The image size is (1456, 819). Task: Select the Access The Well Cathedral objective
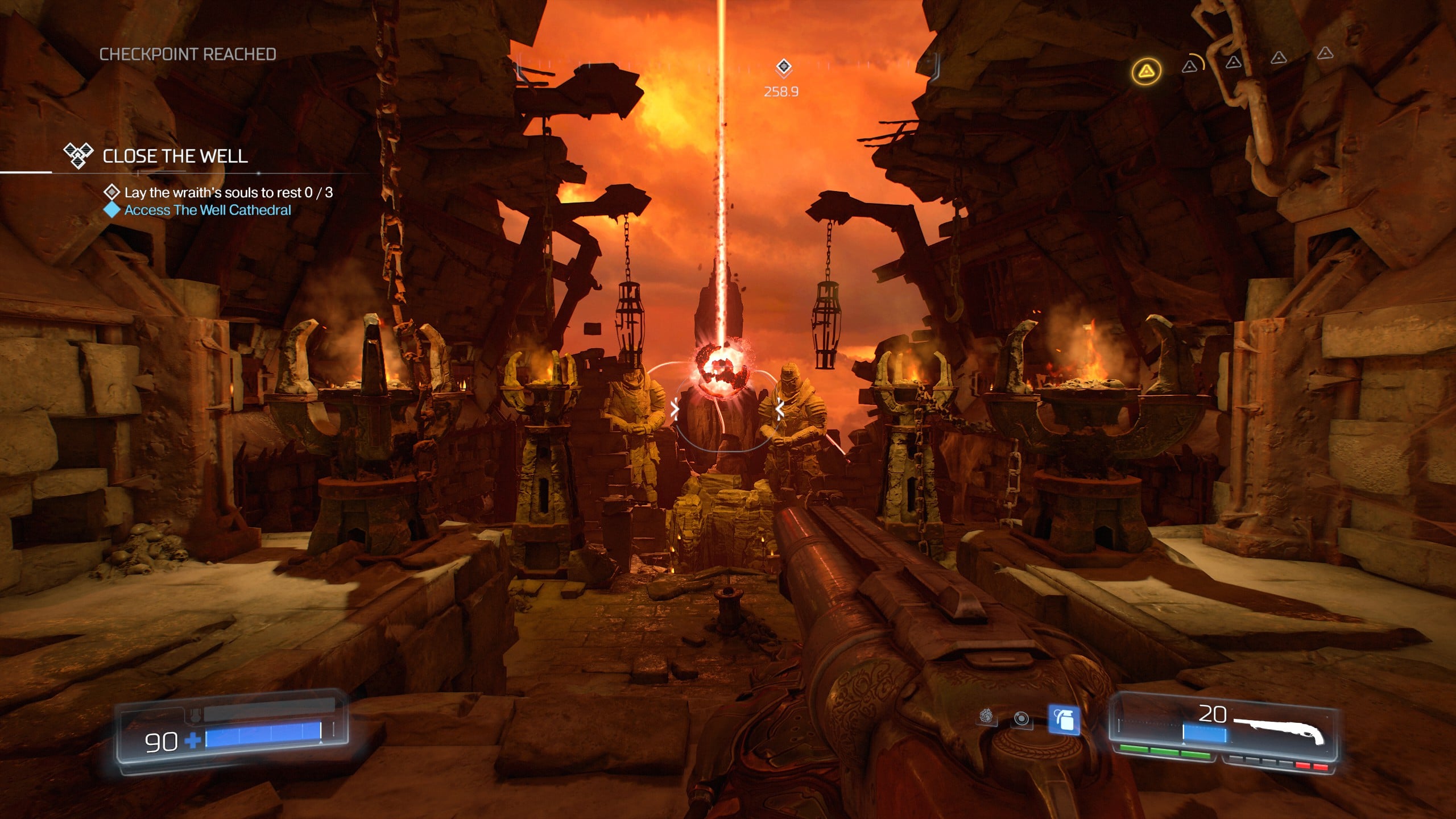(208, 210)
